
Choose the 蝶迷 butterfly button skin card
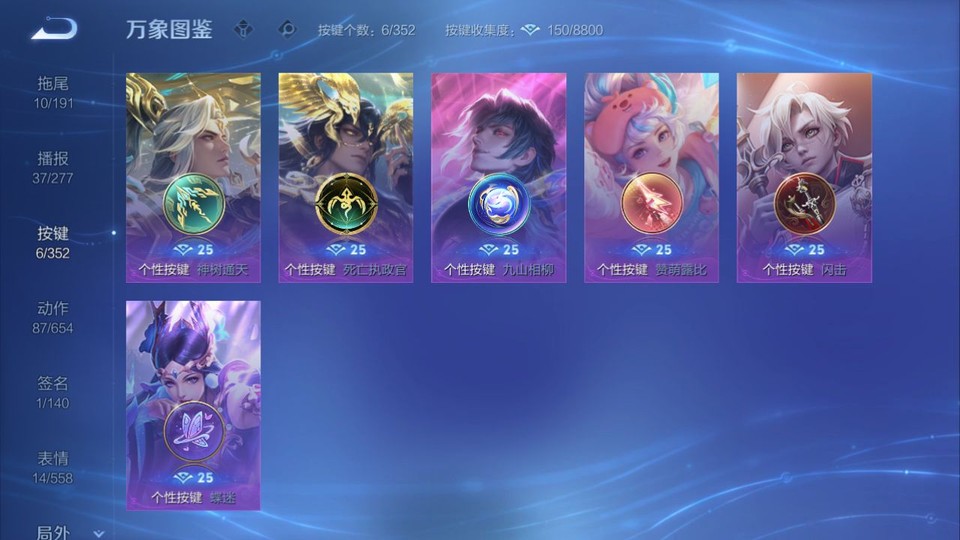[193, 405]
